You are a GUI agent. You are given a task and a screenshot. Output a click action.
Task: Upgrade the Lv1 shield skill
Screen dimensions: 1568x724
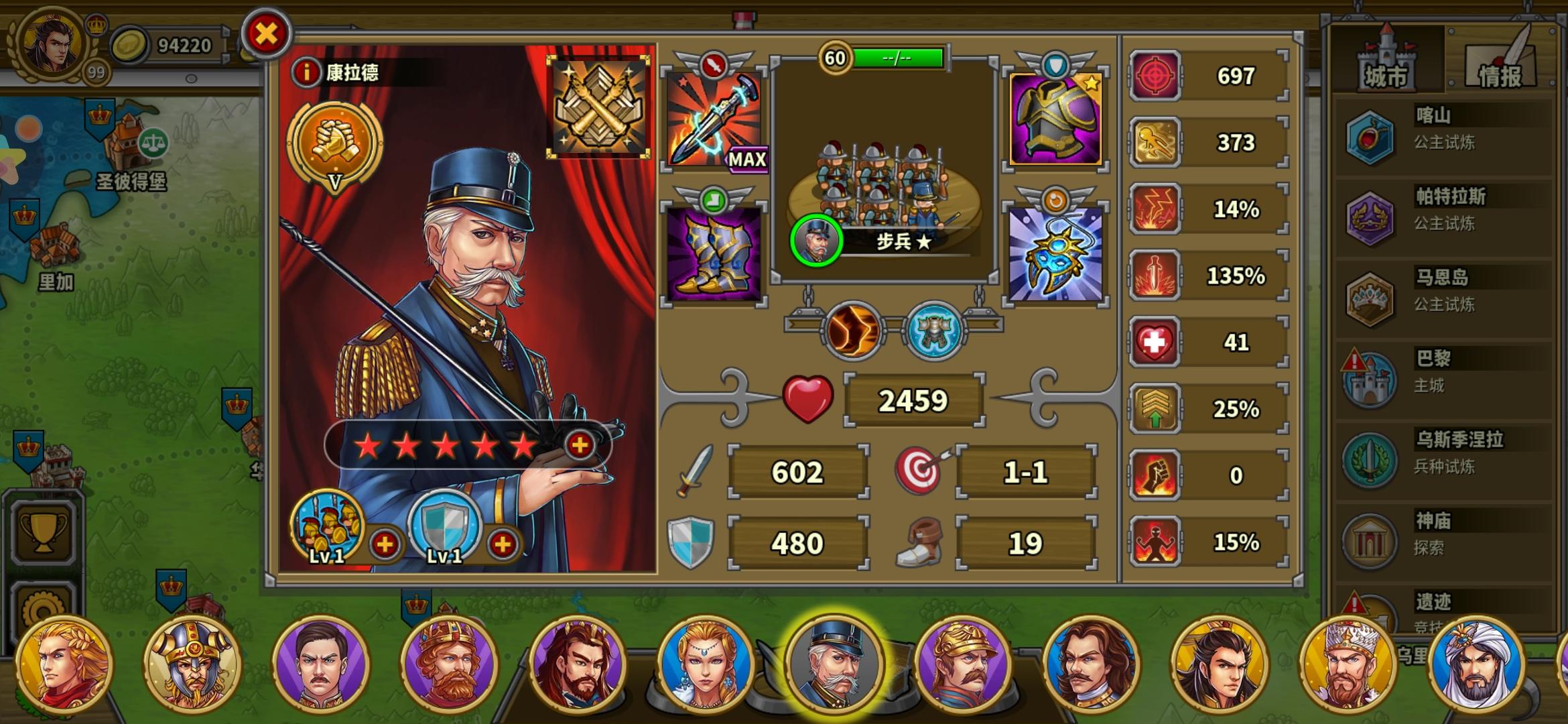(503, 544)
